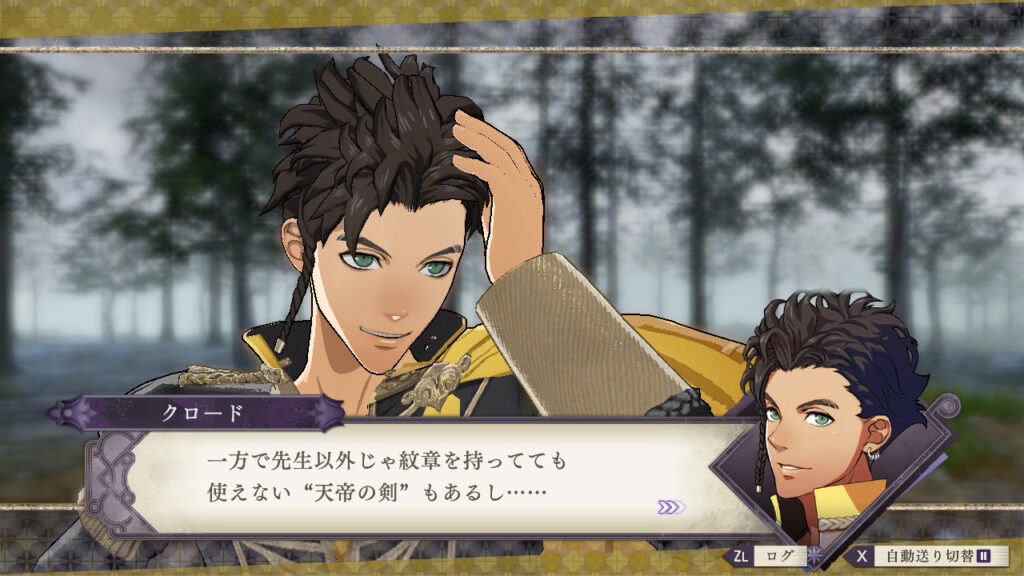Click the purple continue arrows in dialogue box
1024x576 pixels.
[671, 507]
